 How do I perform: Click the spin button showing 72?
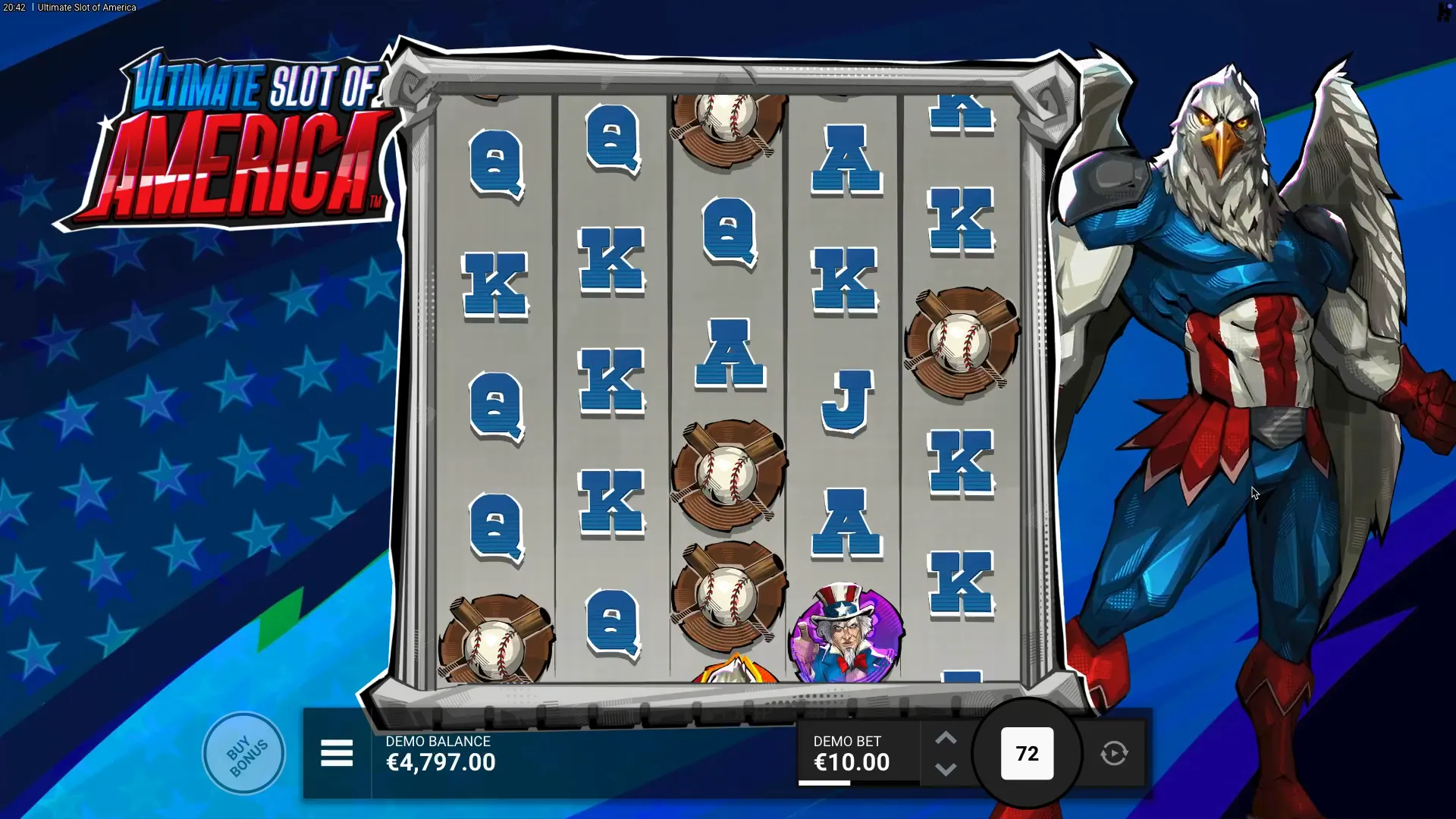(x=1027, y=754)
